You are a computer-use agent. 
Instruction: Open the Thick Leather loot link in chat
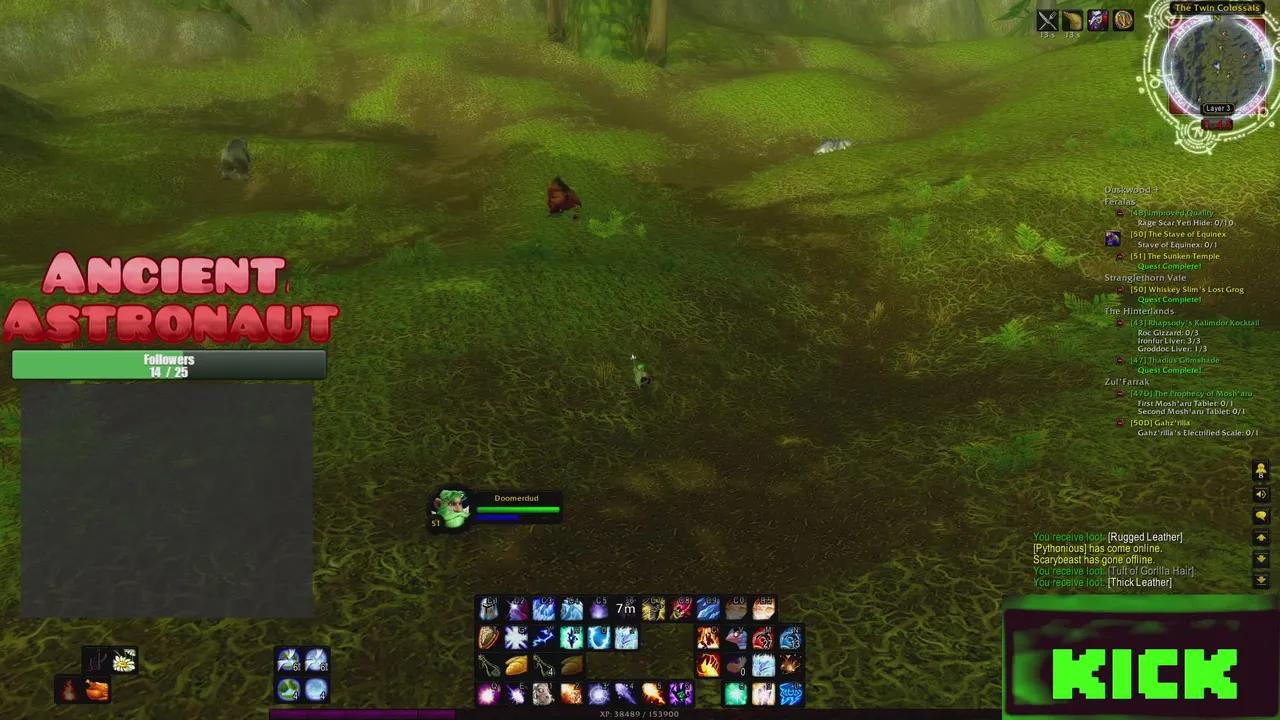[x=1139, y=582]
